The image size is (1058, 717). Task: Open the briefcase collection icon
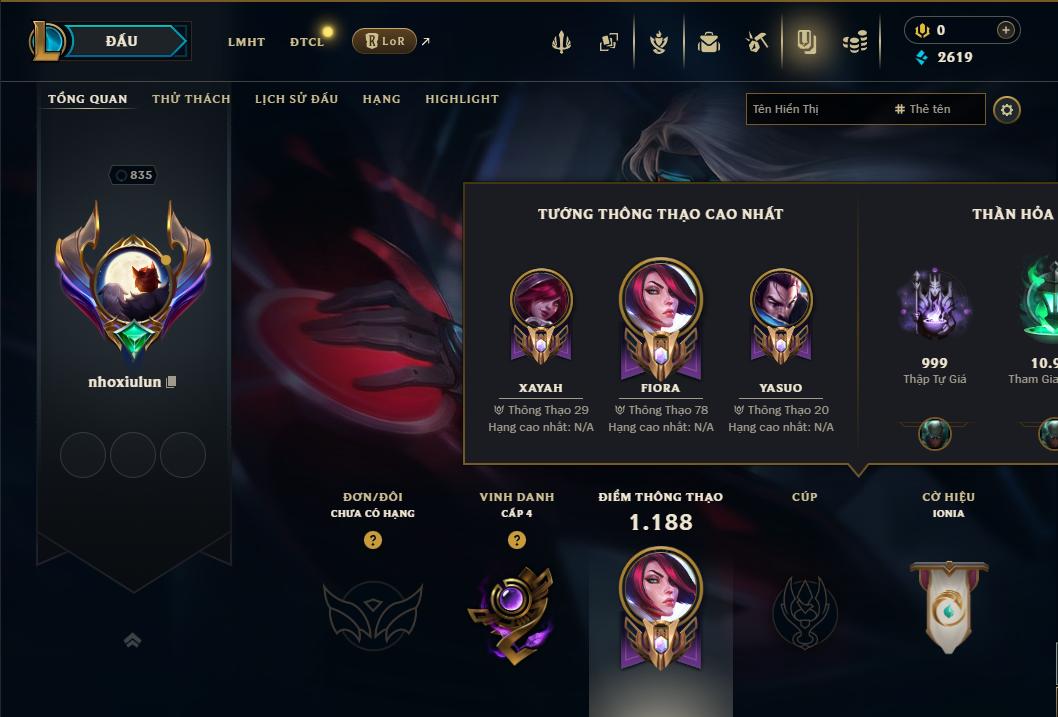tap(709, 42)
